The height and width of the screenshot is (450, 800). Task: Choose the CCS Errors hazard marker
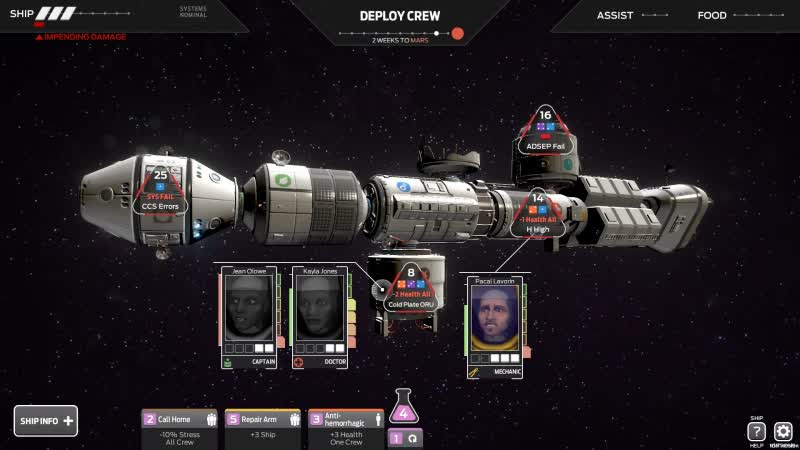(x=159, y=190)
